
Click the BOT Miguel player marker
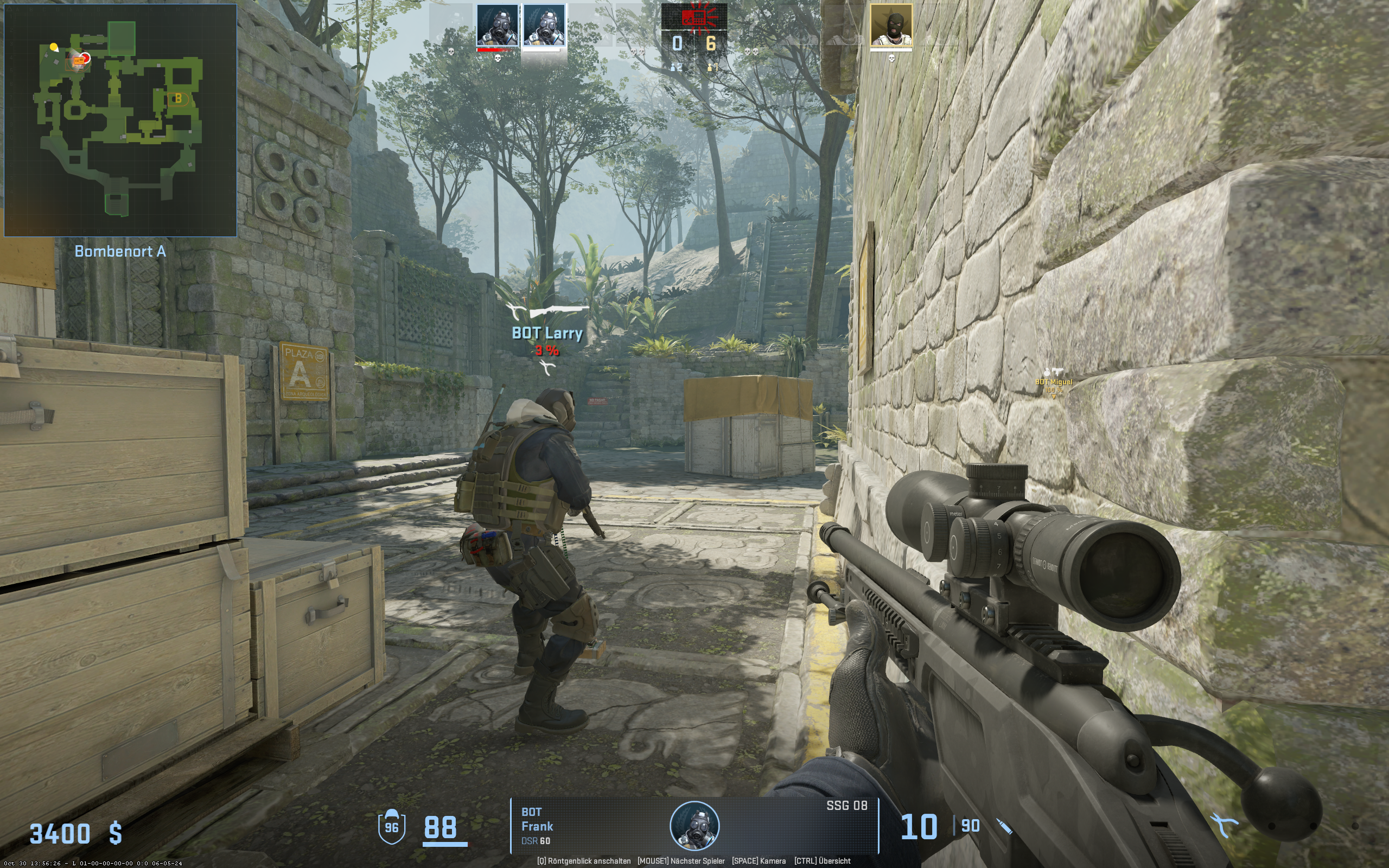pos(1053,382)
